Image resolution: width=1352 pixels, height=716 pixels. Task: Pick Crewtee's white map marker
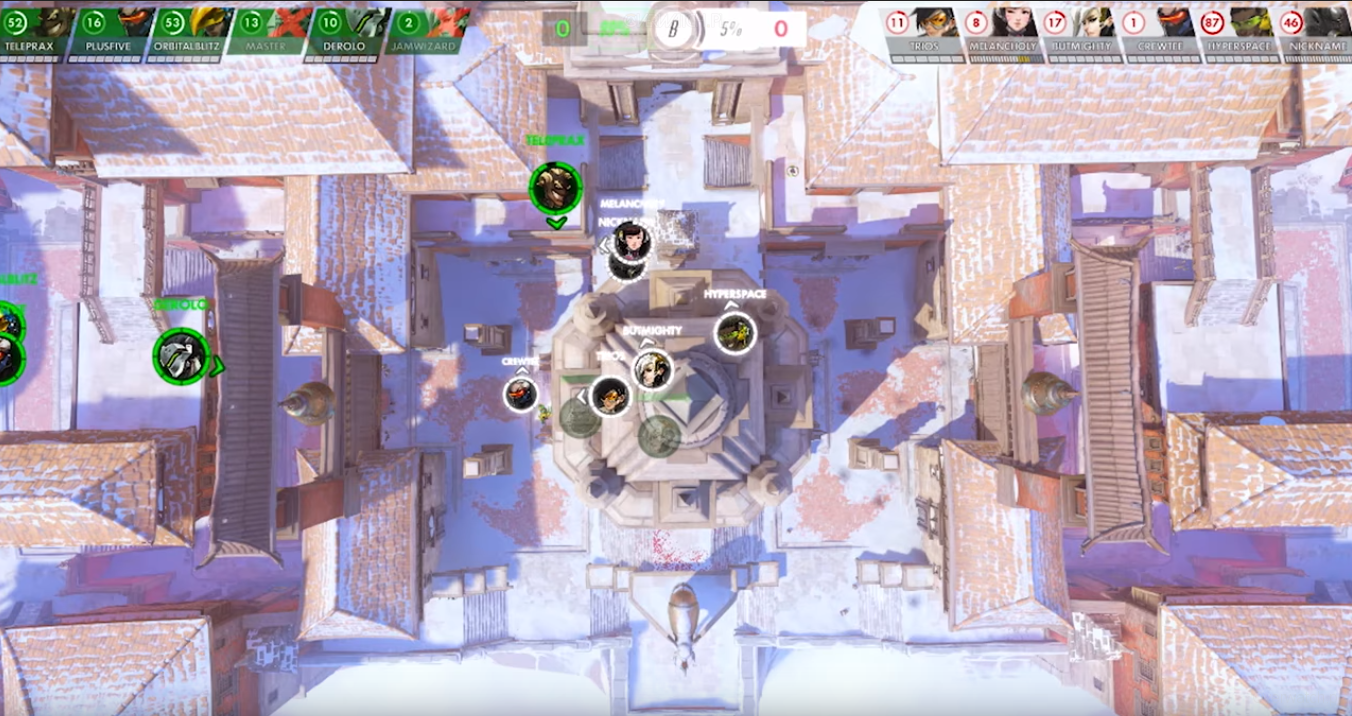tap(521, 394)
